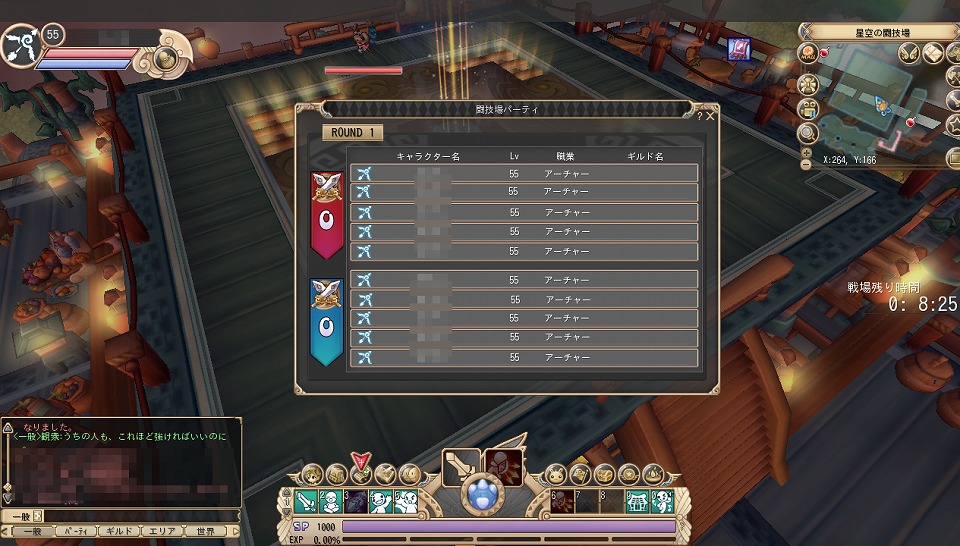This screenshot has width=960, height=546.
Task: Select the ROUND 1 tab
Action: 352,133
